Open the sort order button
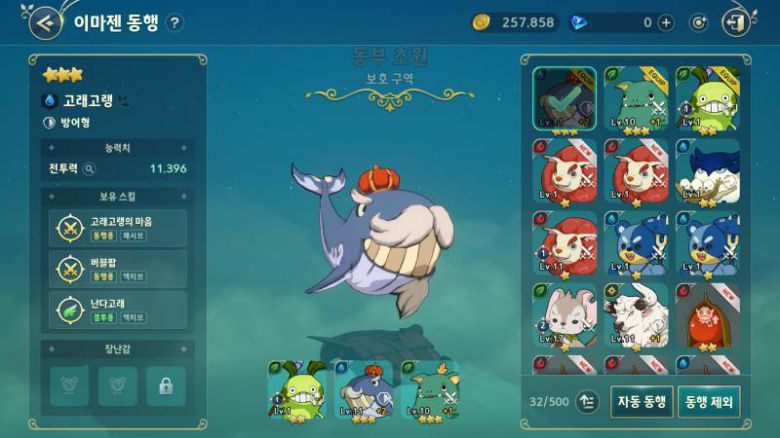Screen dimensions: 780x438 click(587, 401)
